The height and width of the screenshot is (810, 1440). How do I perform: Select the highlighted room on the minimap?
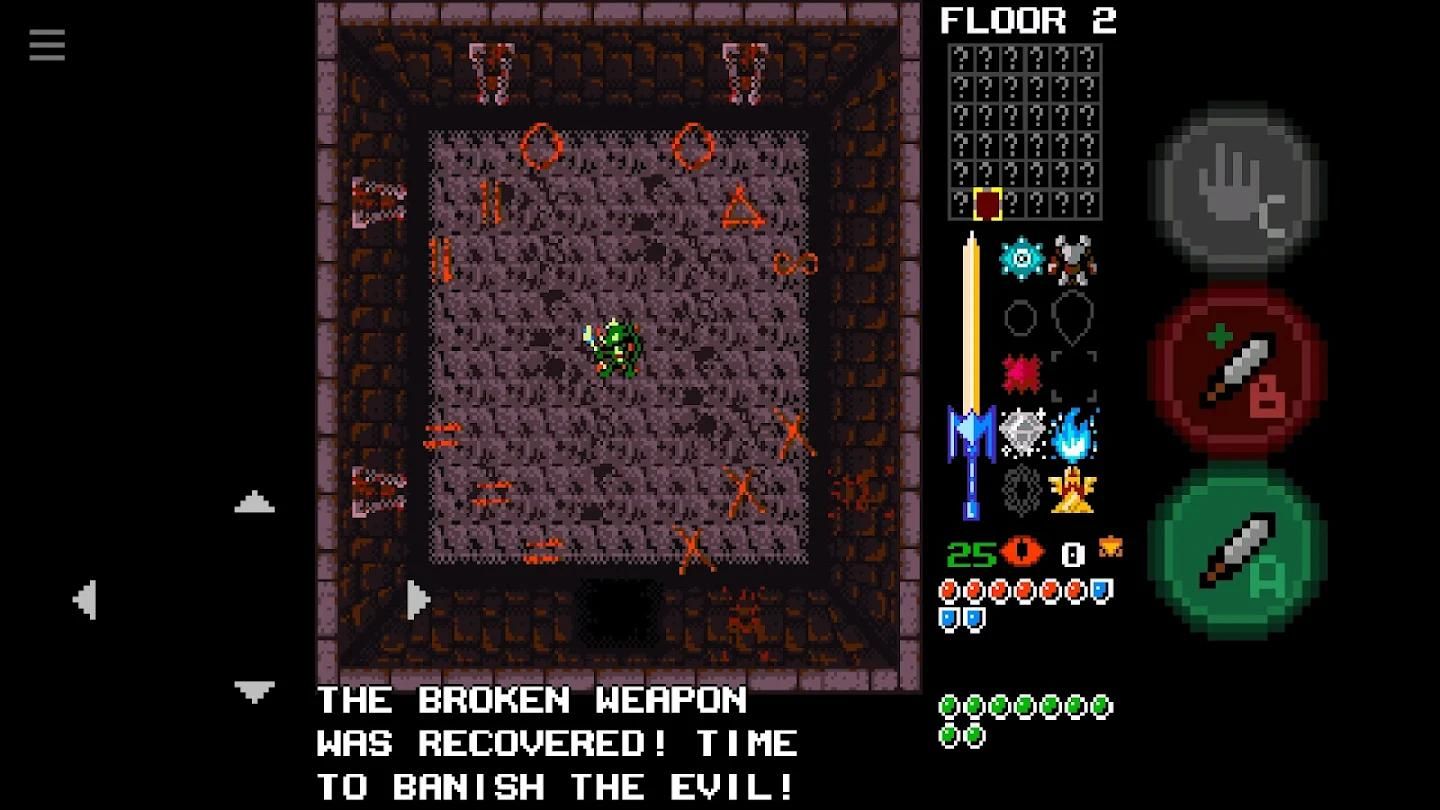pyautogui.click(x=987, y=204)
